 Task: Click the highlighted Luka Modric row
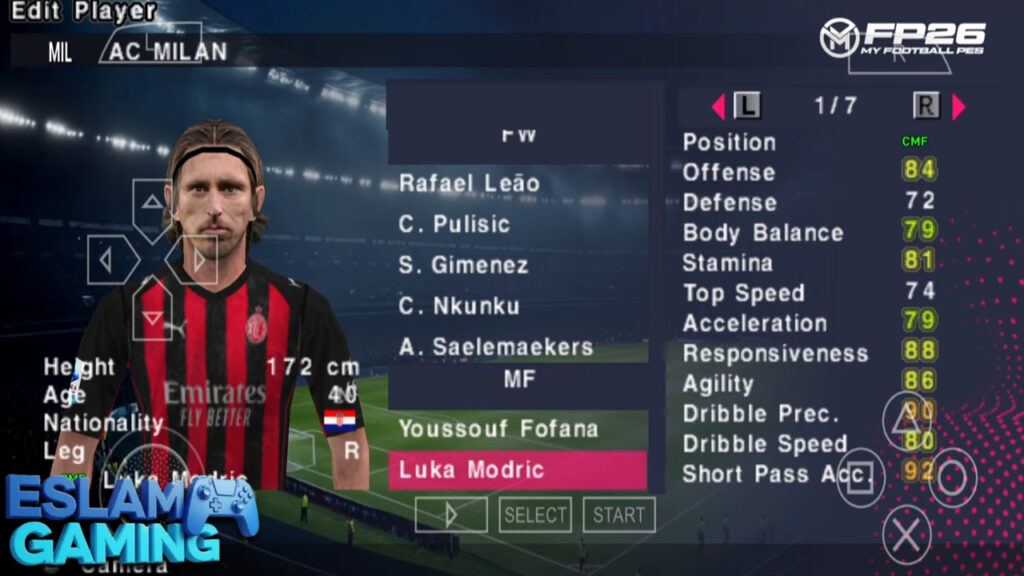click(x=517, y=470)
